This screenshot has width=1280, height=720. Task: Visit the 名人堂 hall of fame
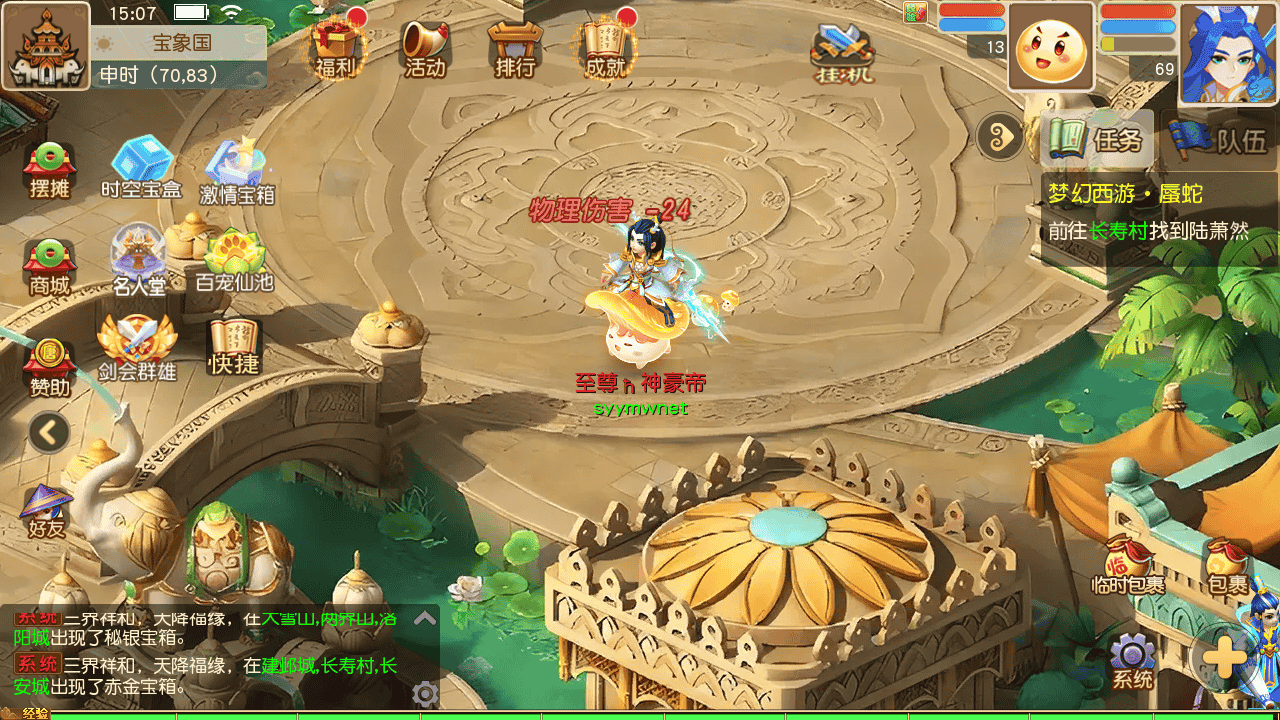[x=139, y=260]
